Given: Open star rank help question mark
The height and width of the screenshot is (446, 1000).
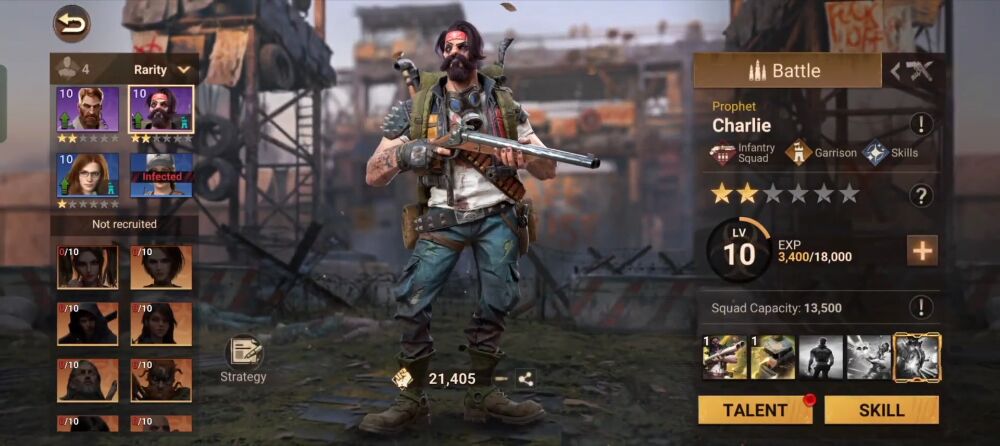Looking at the screenshot, I should point(921,195).
